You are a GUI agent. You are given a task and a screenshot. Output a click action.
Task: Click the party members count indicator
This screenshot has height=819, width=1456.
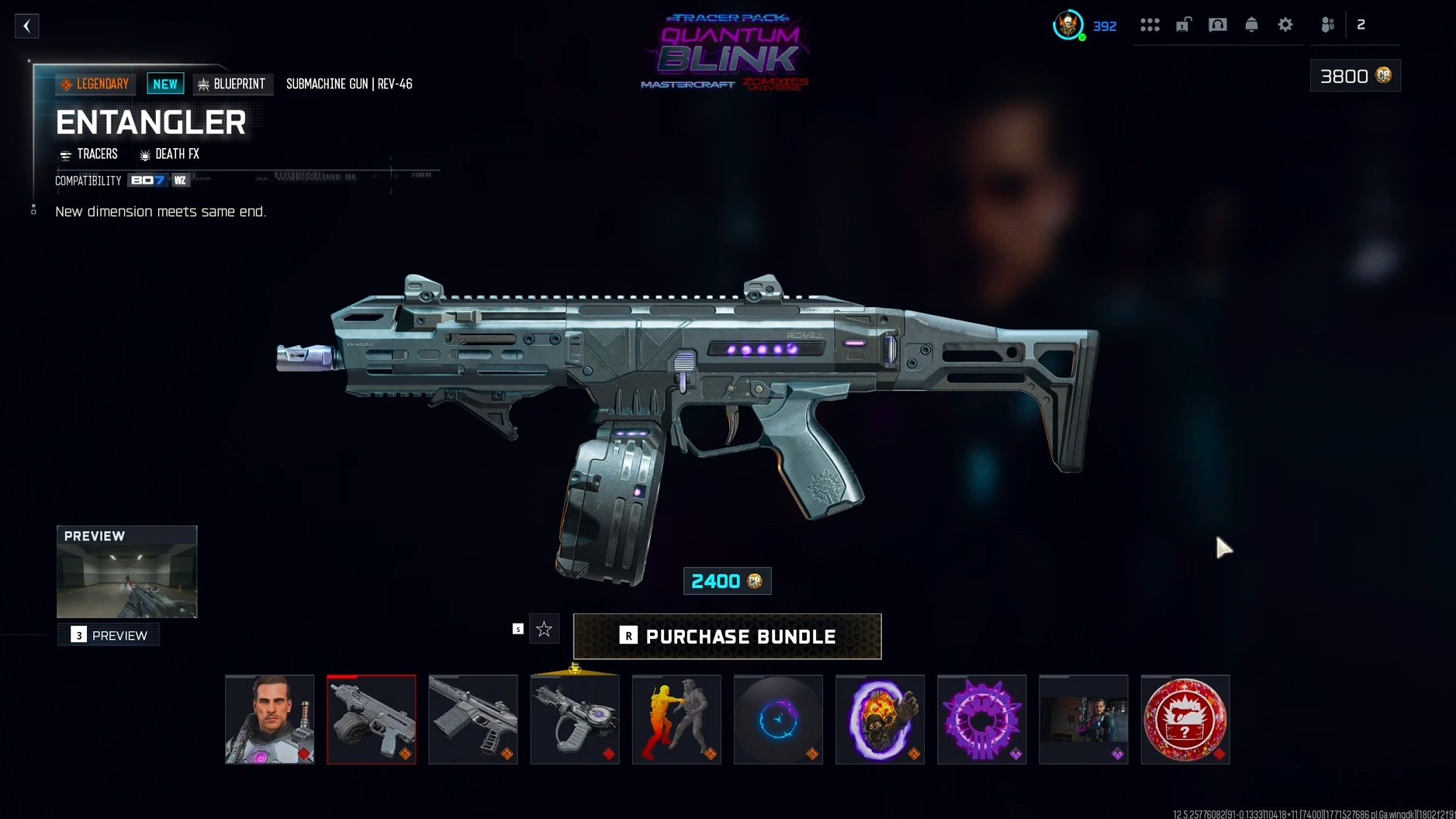[1359, 24]
